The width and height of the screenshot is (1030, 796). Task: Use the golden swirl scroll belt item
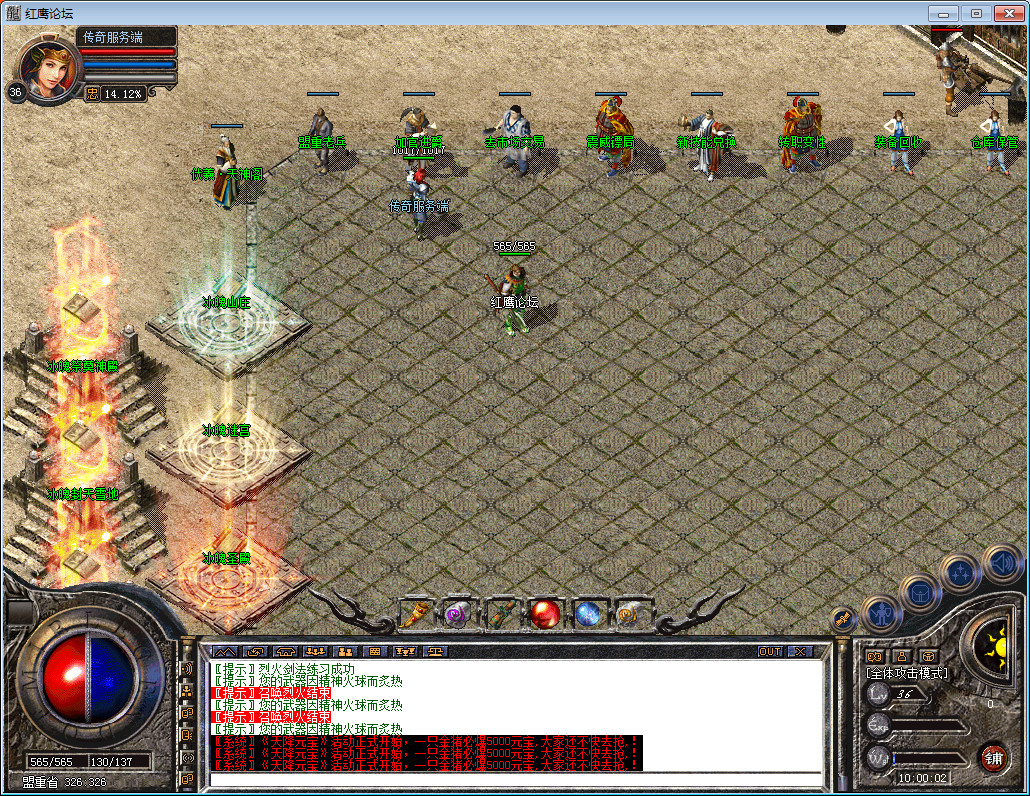pos(630,613)
